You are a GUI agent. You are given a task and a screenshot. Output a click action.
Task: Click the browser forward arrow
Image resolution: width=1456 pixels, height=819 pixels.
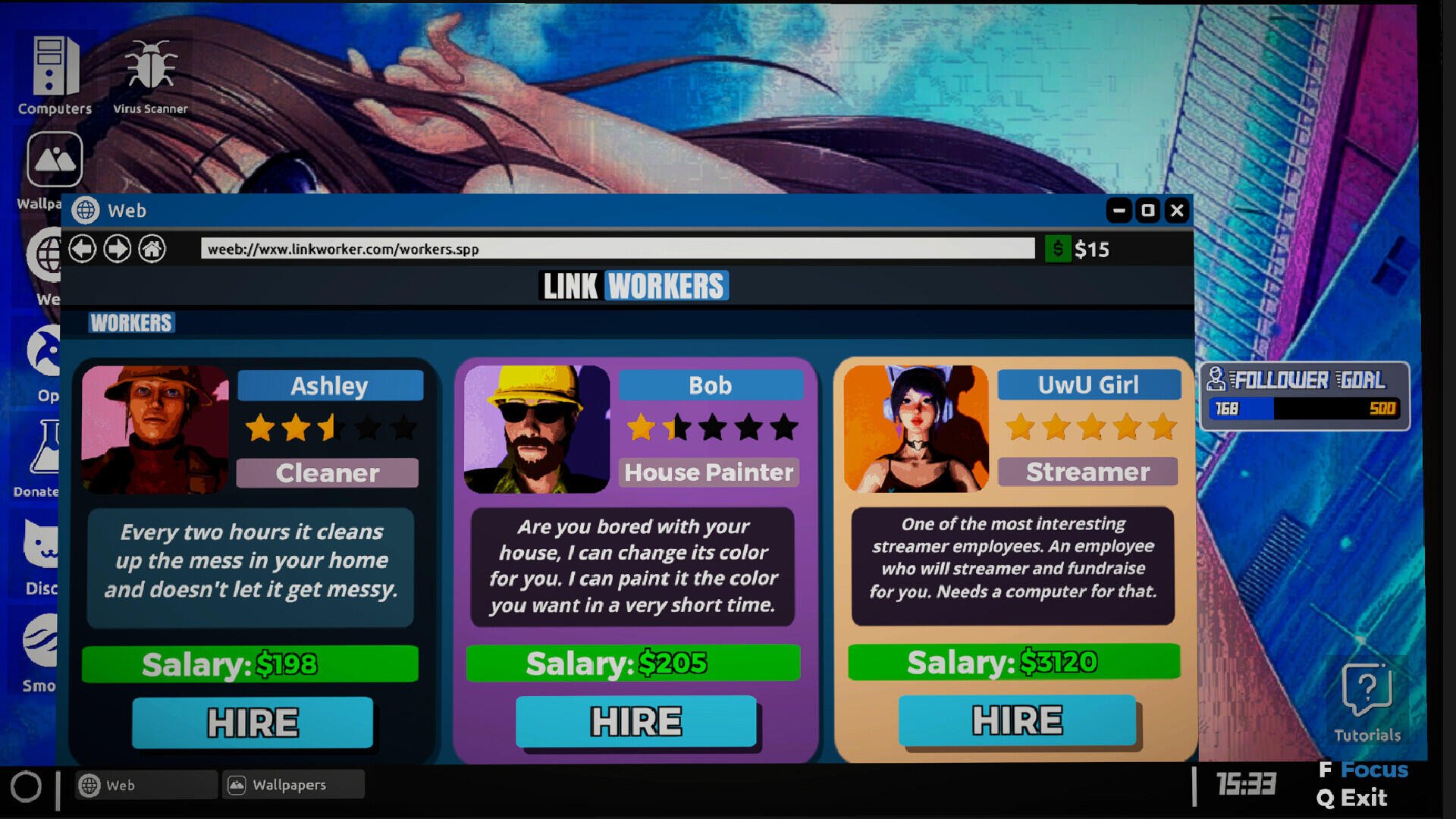click(118, 249)
